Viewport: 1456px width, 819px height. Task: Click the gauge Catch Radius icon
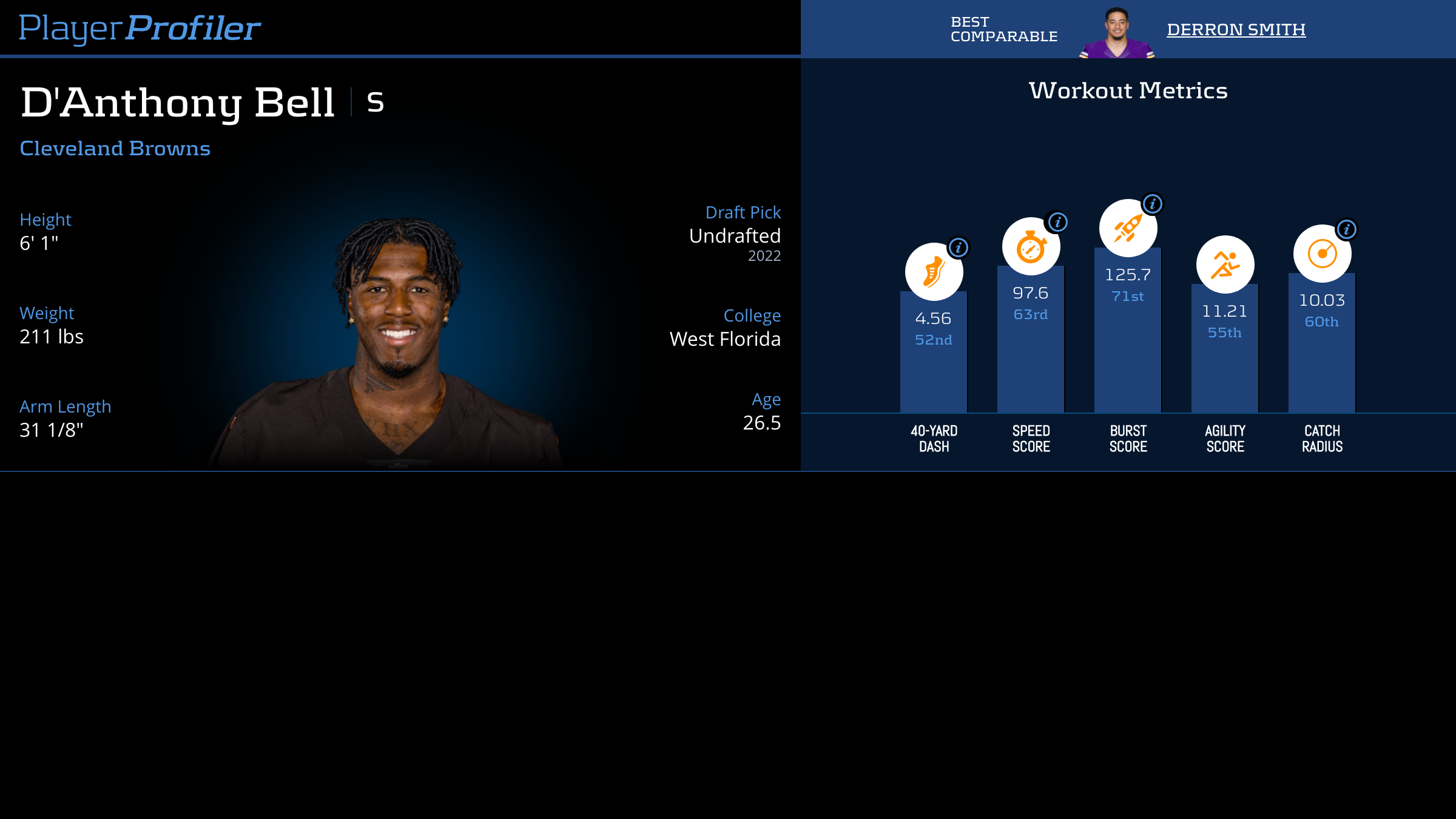1323,255
